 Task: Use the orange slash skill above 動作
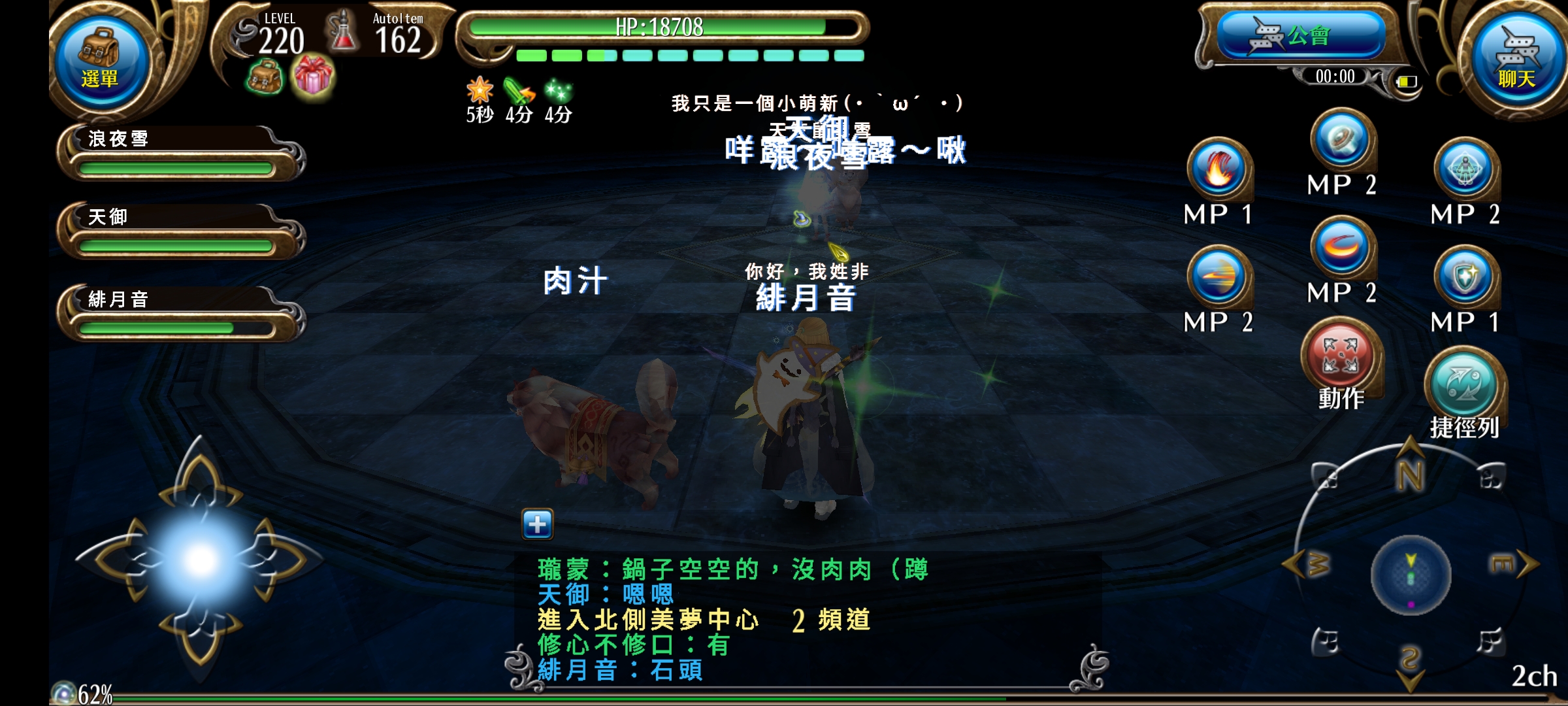point(1341,248)
